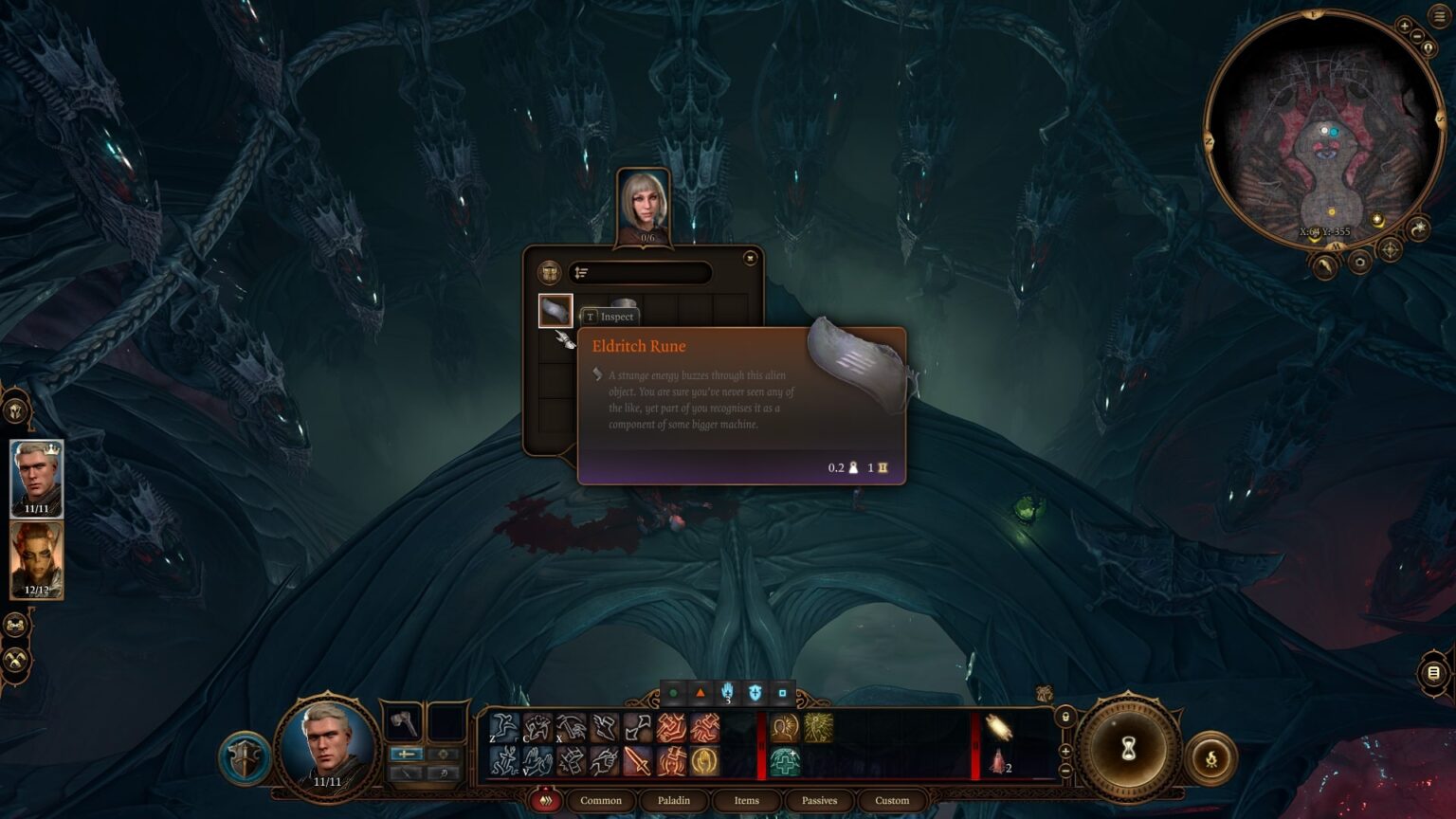
Task: Expand the red chevron panel left of Common
Action: pos(544,800)
